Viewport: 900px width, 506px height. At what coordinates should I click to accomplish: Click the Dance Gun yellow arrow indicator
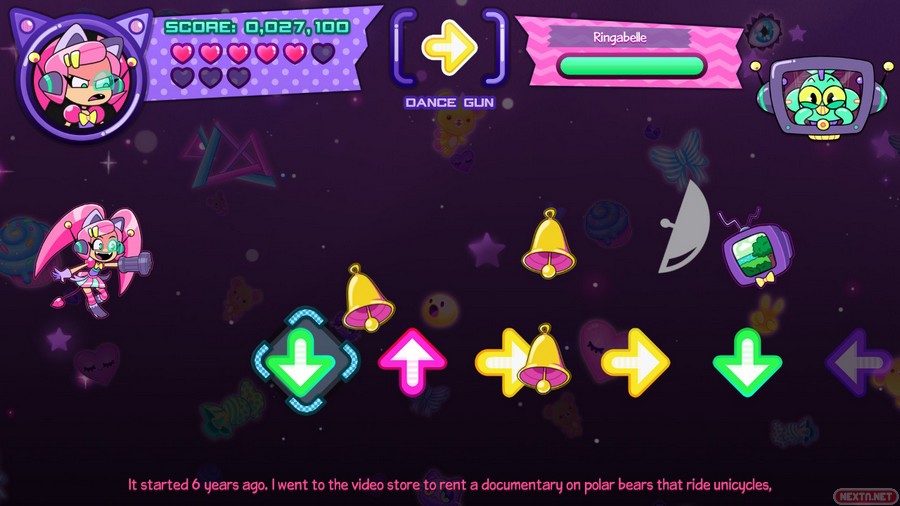[449, 46]
